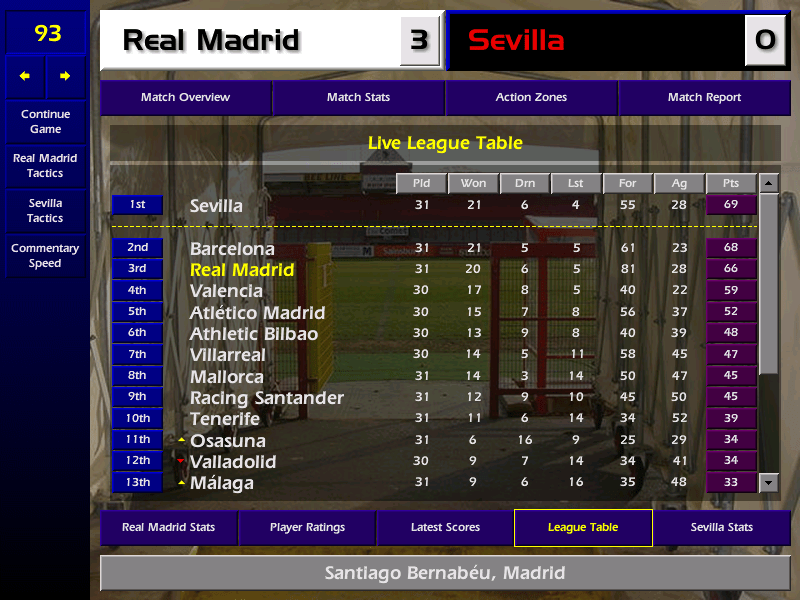
Task: Open Real Madrid Tactics
Action: [x=45, y=166]
